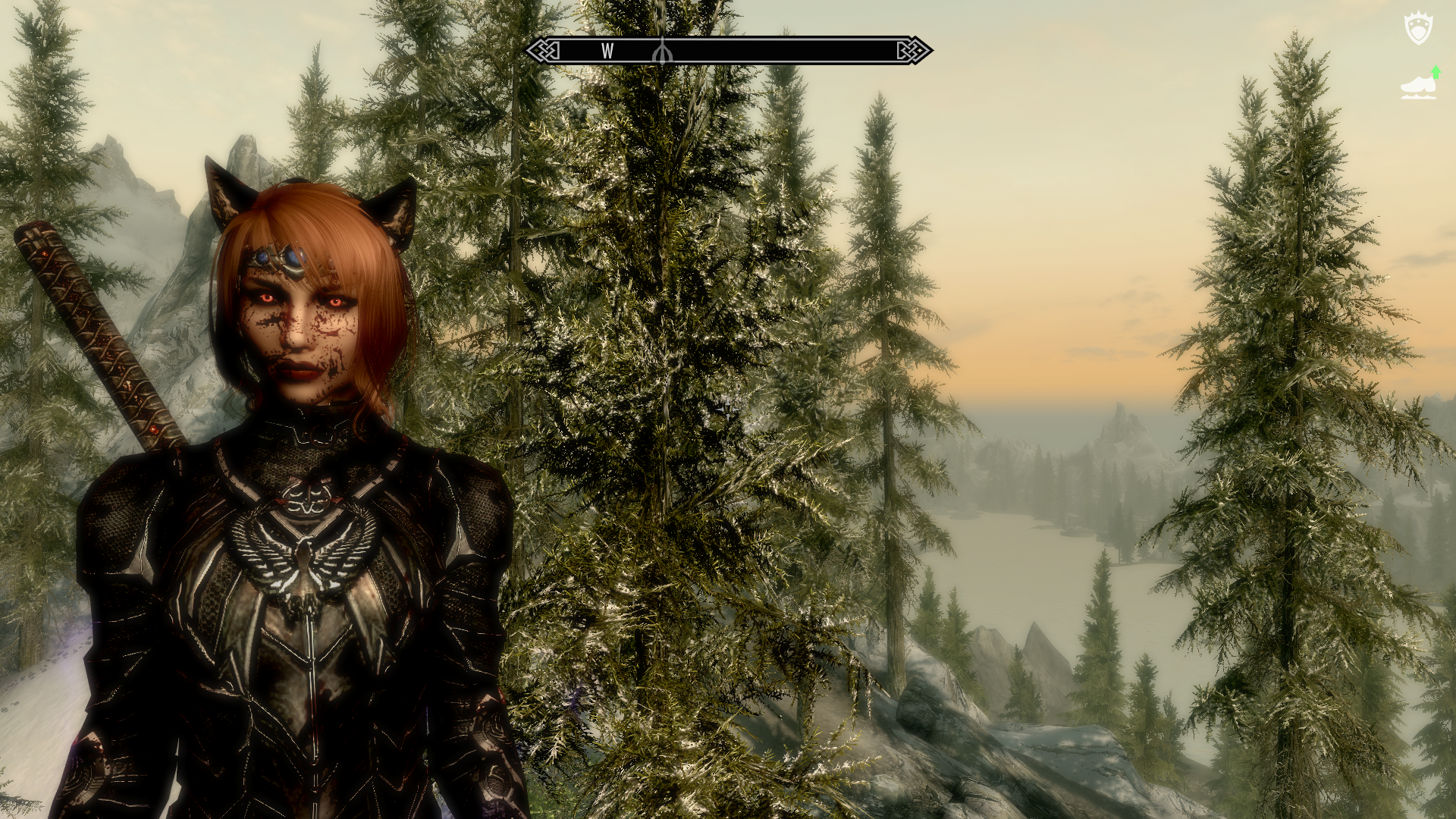Select the shoe speed boost effect icon
The width and height of the screenshot is (1456, 819).
pos(1419,84)
